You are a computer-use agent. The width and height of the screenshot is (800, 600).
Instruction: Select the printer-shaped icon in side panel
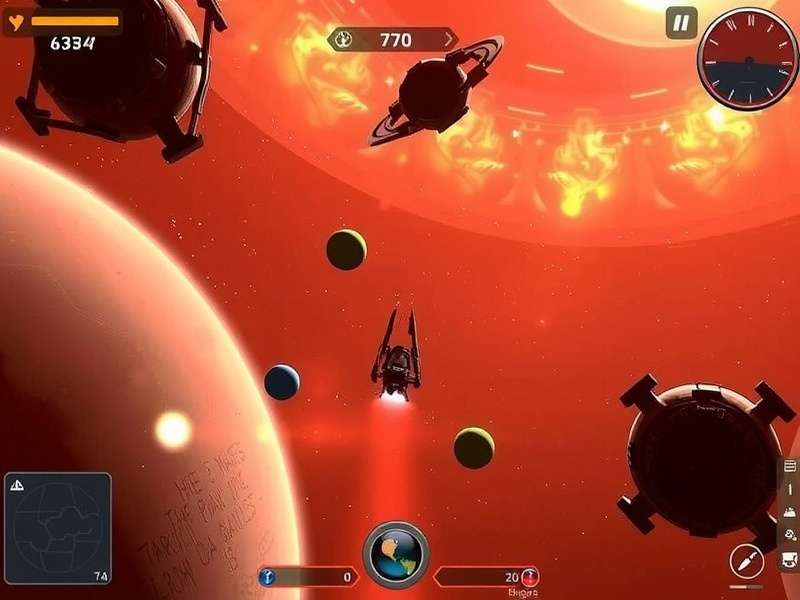tap(789, 557)
